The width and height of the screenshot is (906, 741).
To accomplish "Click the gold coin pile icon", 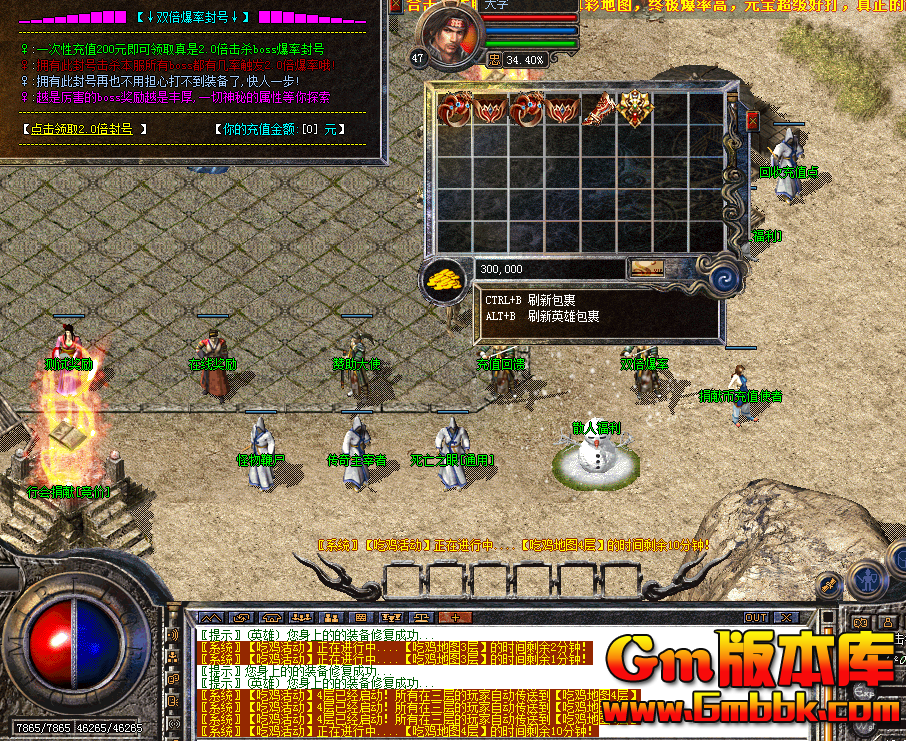I will pos(443,279).
